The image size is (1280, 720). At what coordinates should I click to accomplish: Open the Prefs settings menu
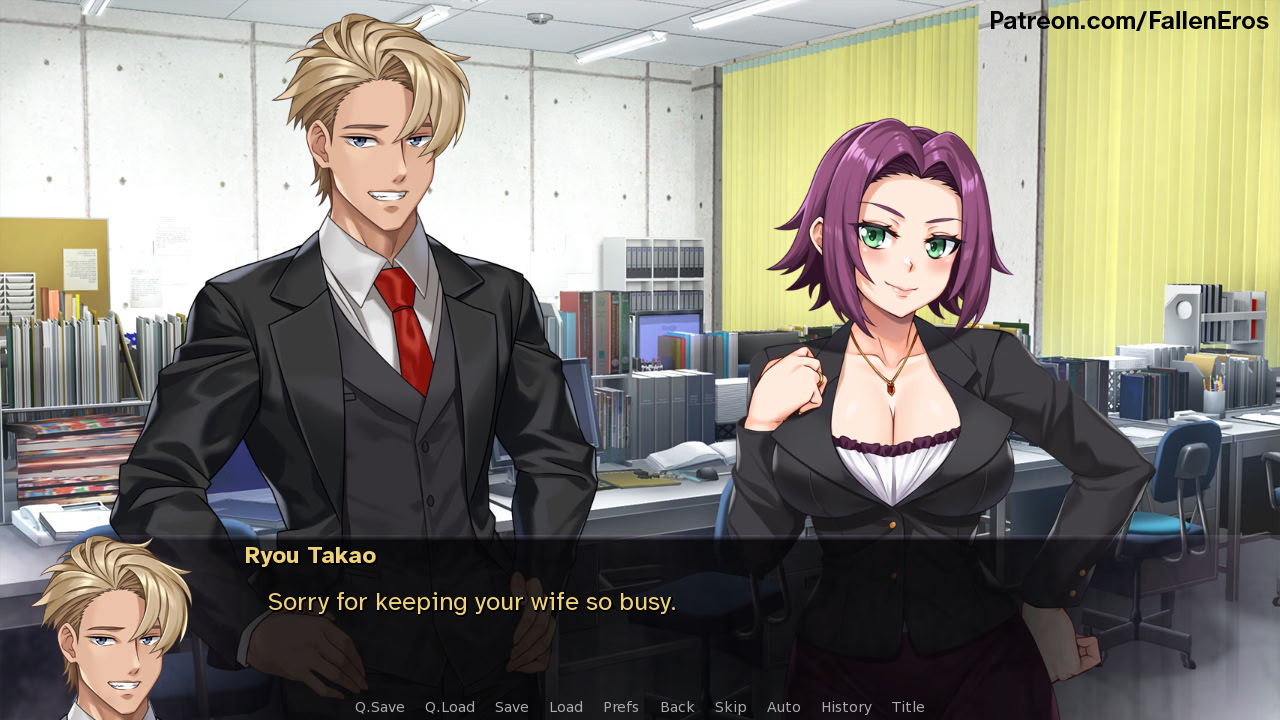621,706
